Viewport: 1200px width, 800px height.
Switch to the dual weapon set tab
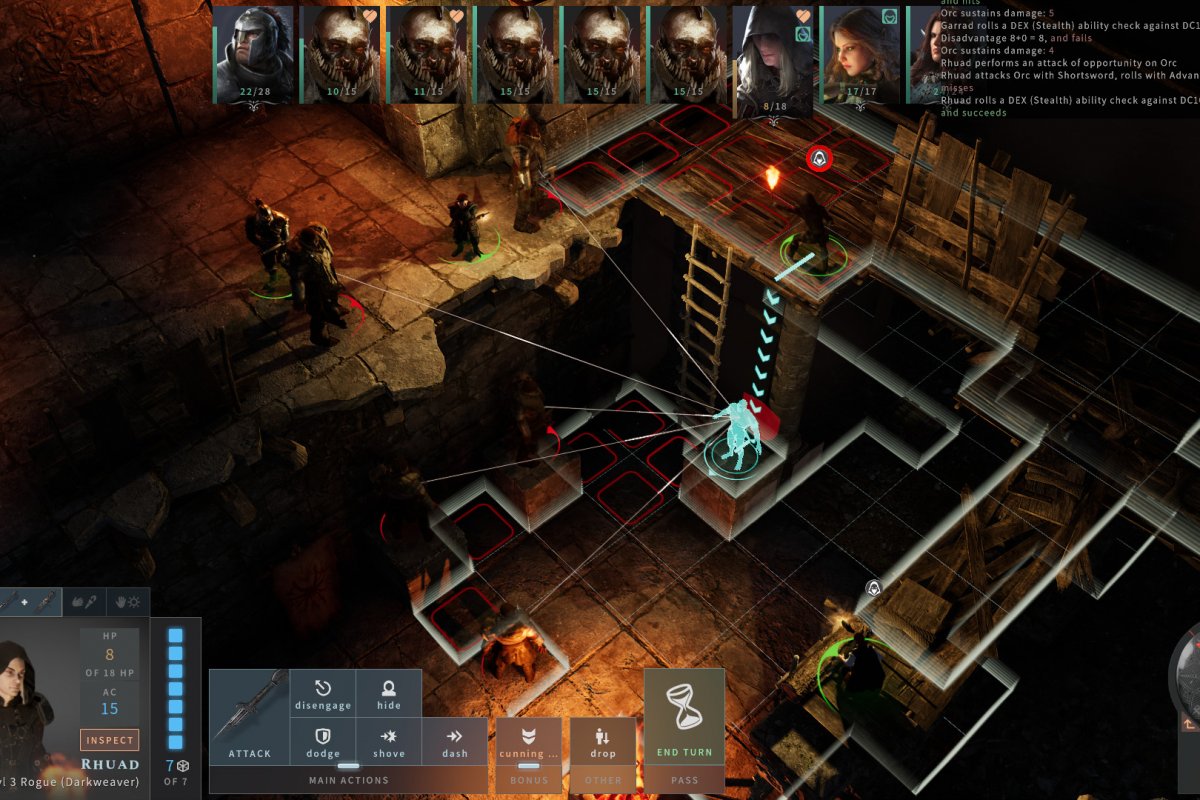coord(28,602)
